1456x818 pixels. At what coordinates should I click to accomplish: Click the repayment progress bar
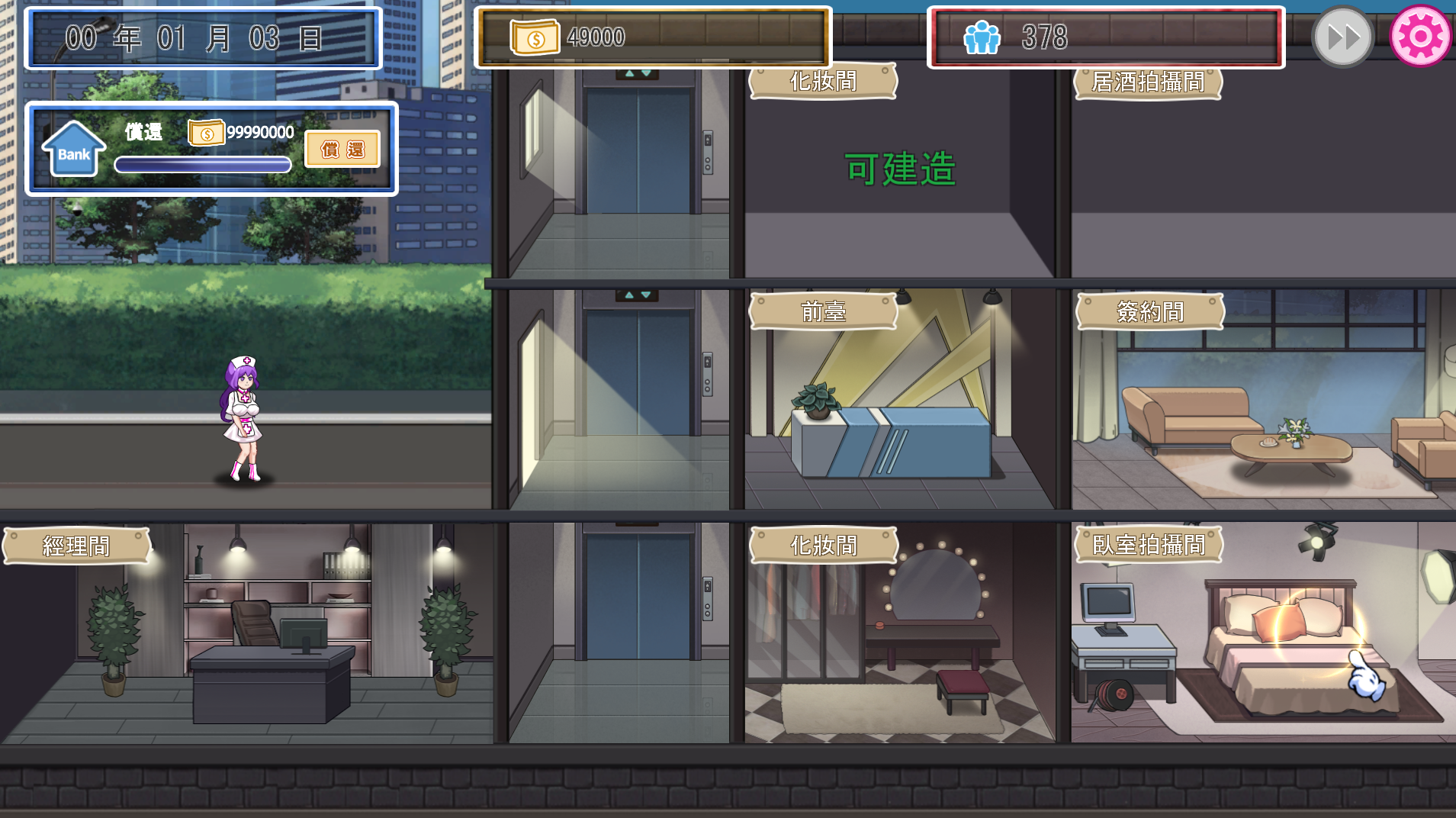point(201,163)
